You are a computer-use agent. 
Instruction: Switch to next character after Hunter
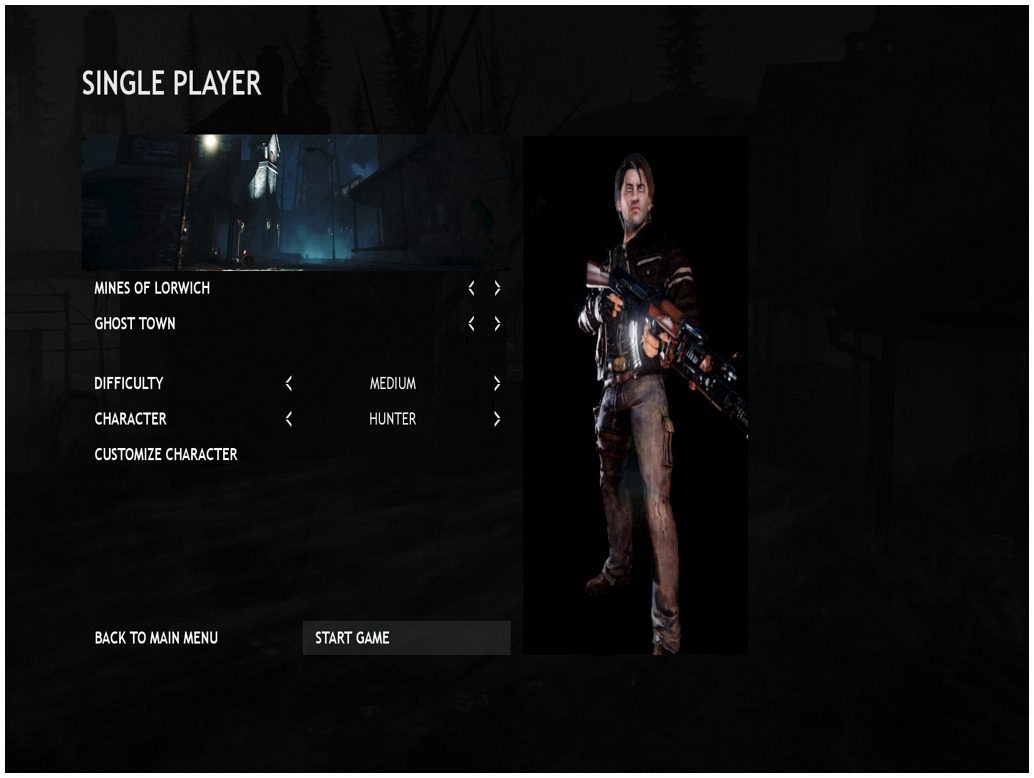pos(497,419)
